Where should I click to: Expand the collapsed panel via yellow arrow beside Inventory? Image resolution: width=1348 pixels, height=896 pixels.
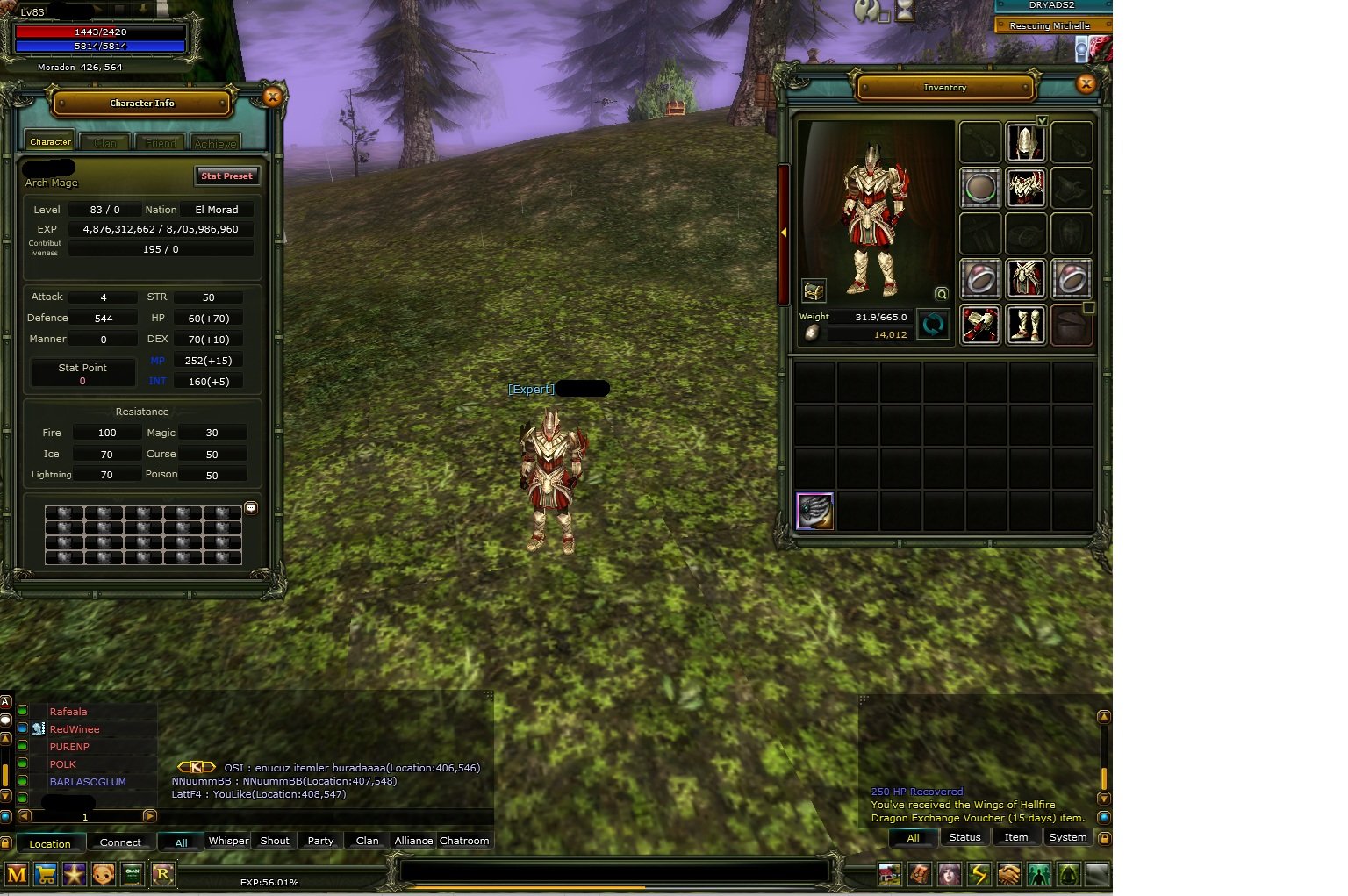(x=784, y=233)
